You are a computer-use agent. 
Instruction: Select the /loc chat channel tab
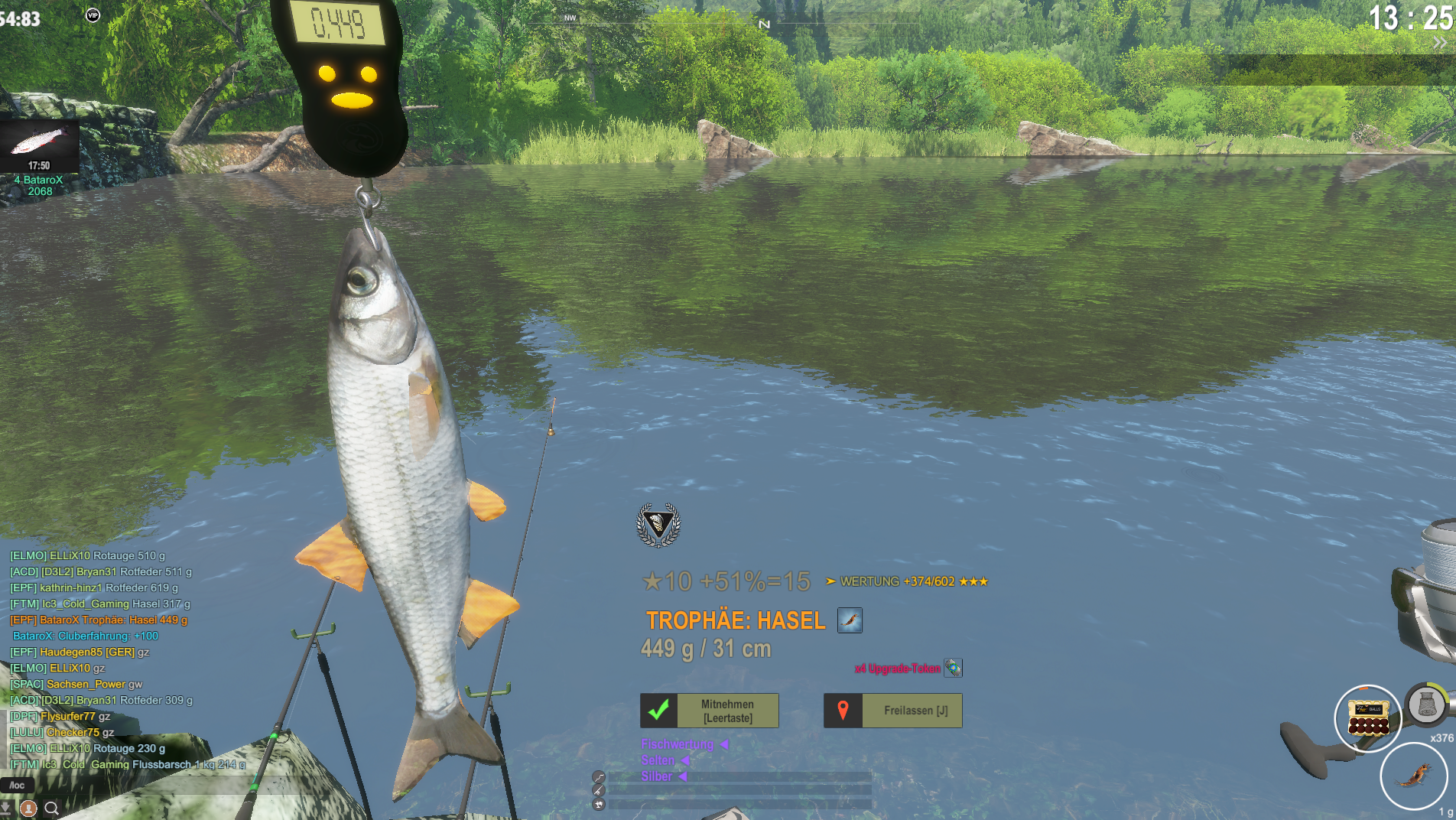pos(17,785)
